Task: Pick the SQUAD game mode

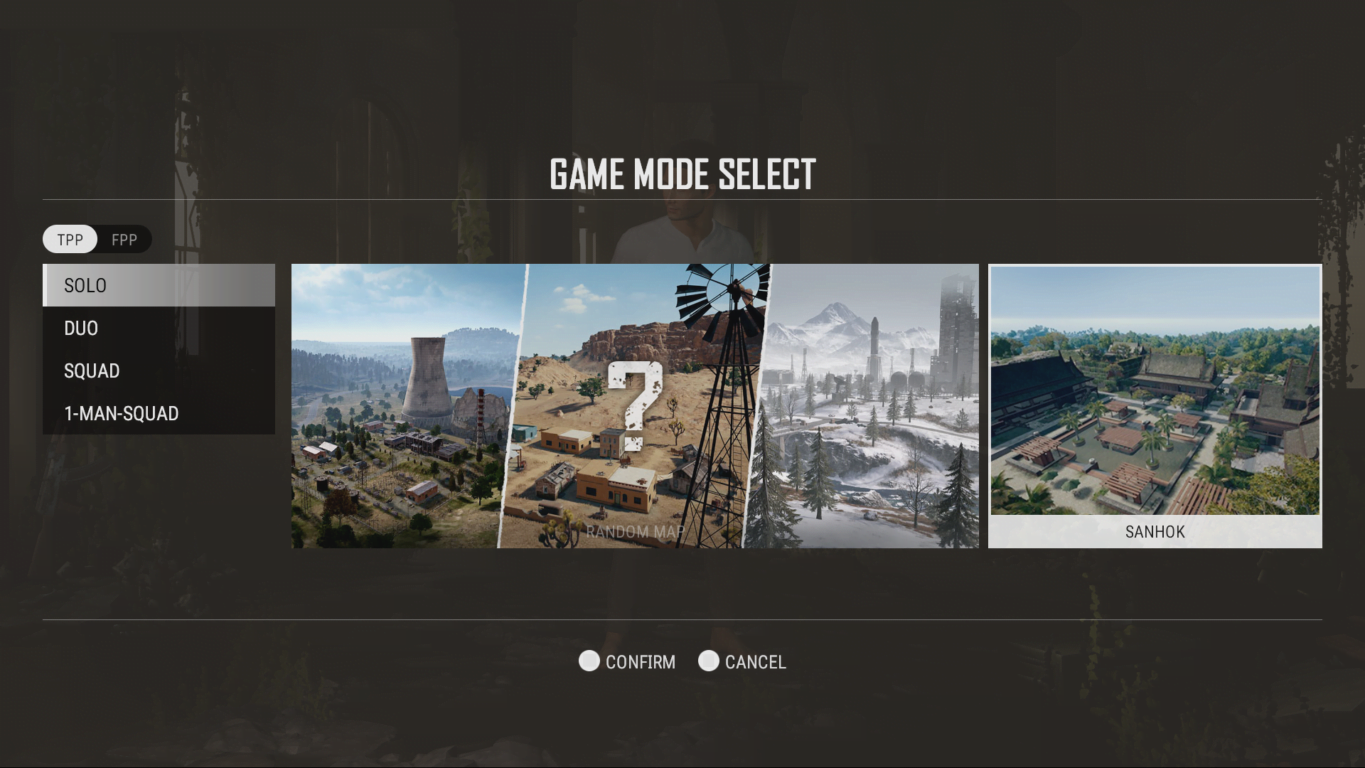Action: [159, 371]
